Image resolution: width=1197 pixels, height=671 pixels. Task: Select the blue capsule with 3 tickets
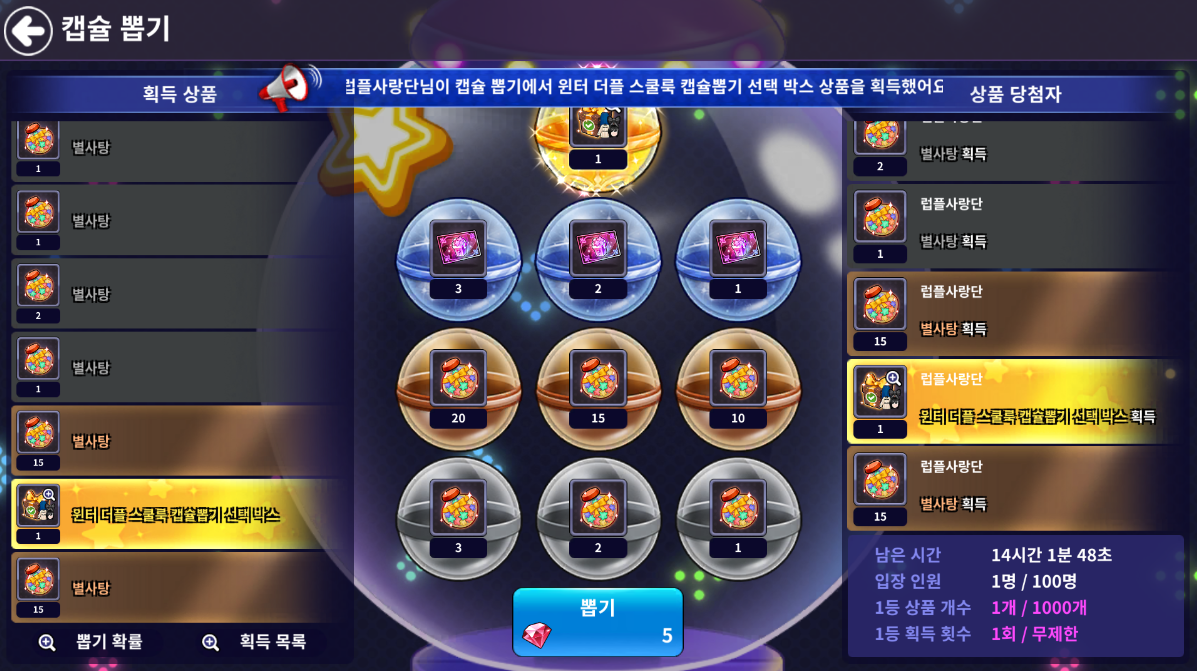(x=458, y=259)
